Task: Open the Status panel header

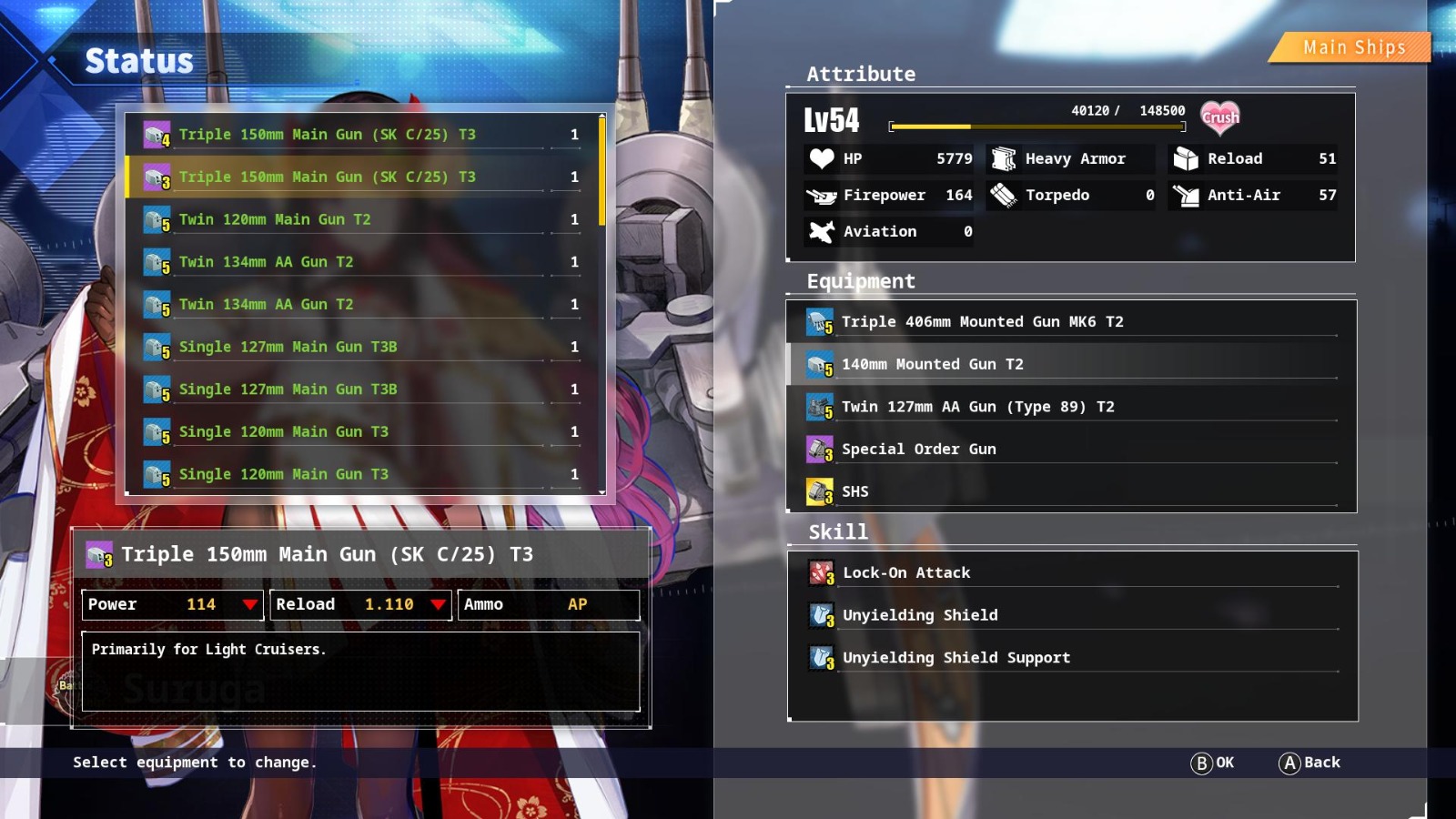Action: pos(138,61)
